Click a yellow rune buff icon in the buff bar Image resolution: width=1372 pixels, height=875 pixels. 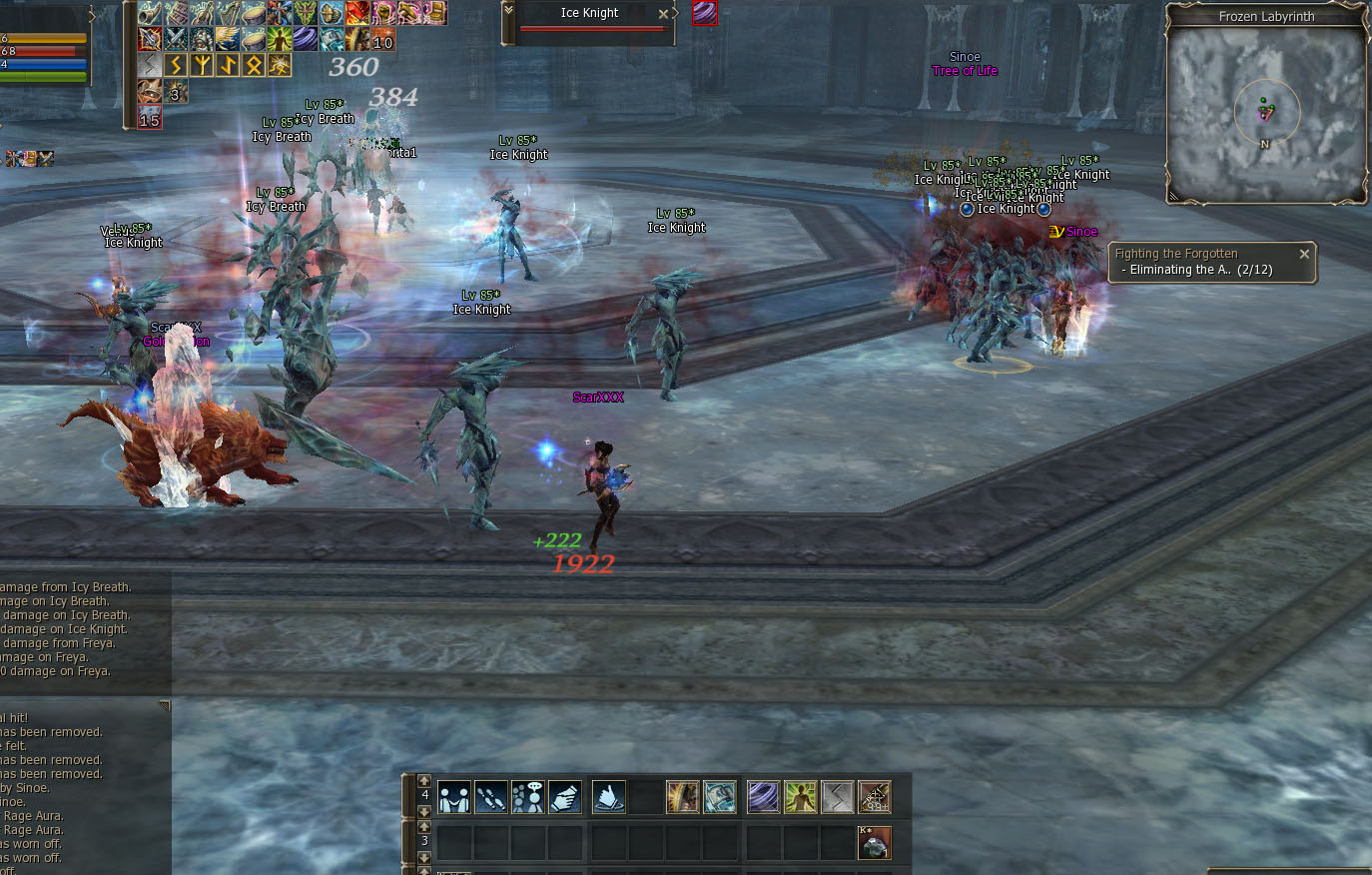pyautogui.click(x=178, y=64)
